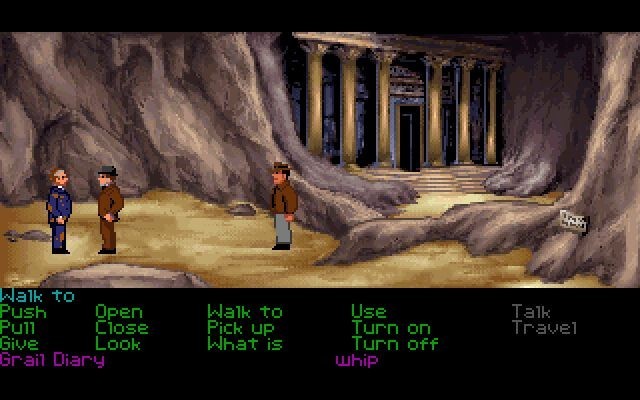Select the Push verb
Viewport: 640px width, 400px height.
(23, 312)
